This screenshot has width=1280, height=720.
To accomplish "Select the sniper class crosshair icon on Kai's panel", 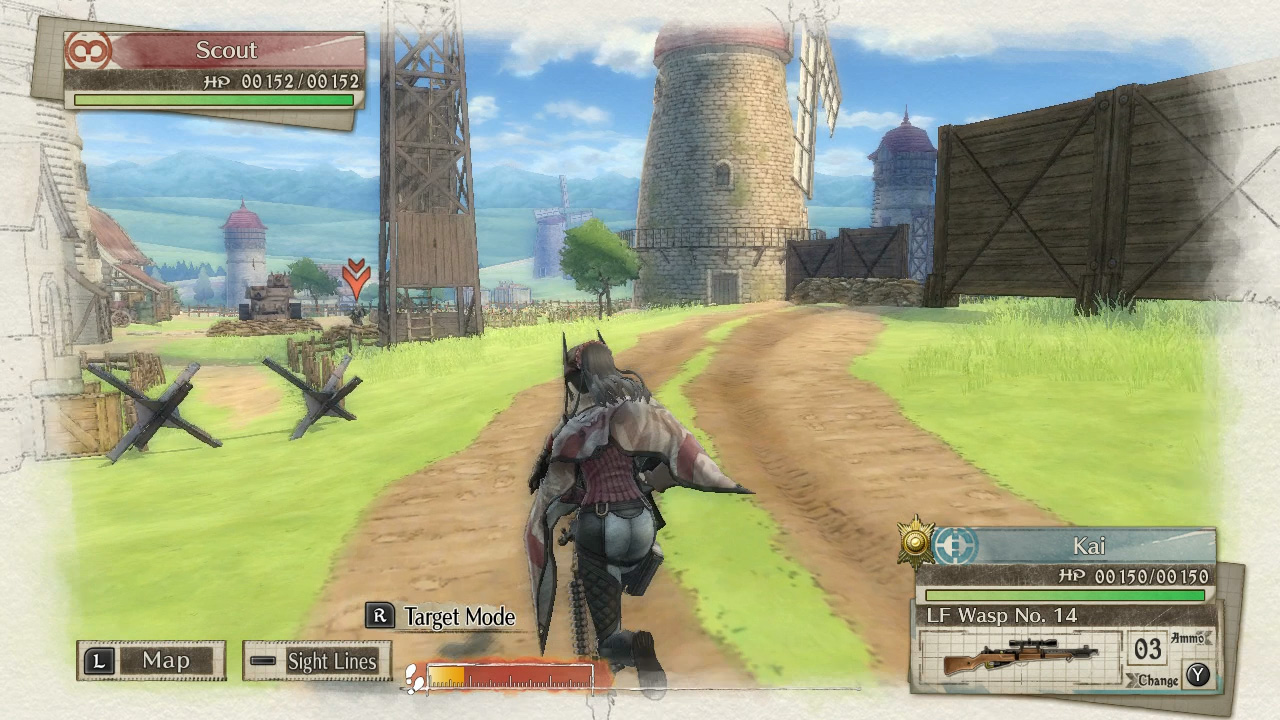I will click(953, 547).
